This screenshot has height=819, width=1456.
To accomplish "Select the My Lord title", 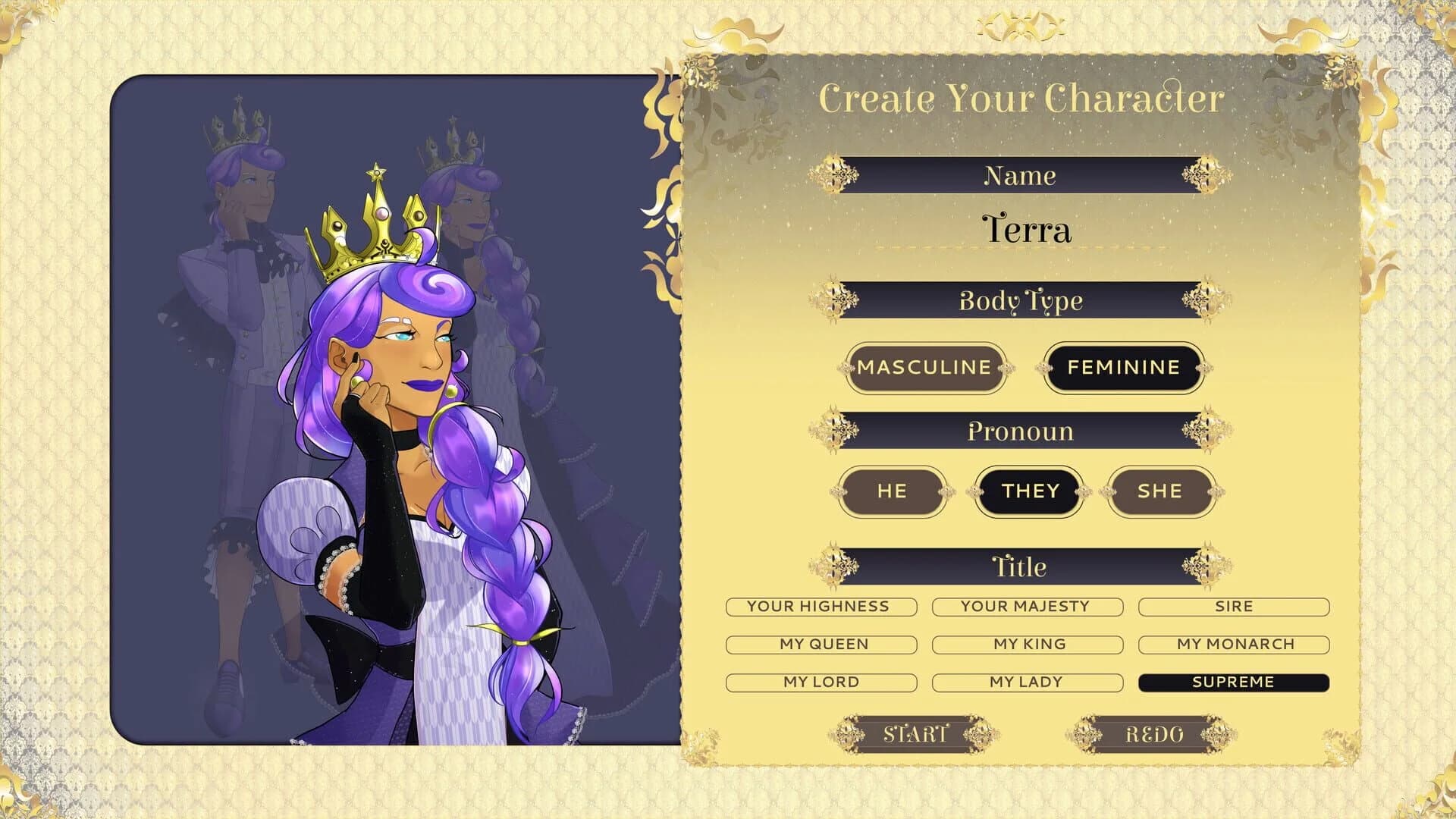I will (x=821, y=682).
